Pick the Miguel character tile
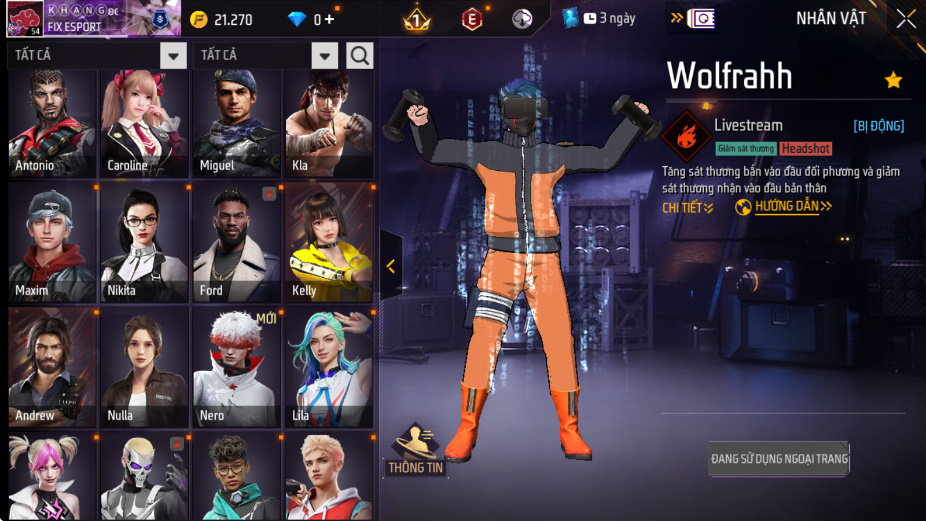Viewport: 926px width, 521px height. click(236, 124)
